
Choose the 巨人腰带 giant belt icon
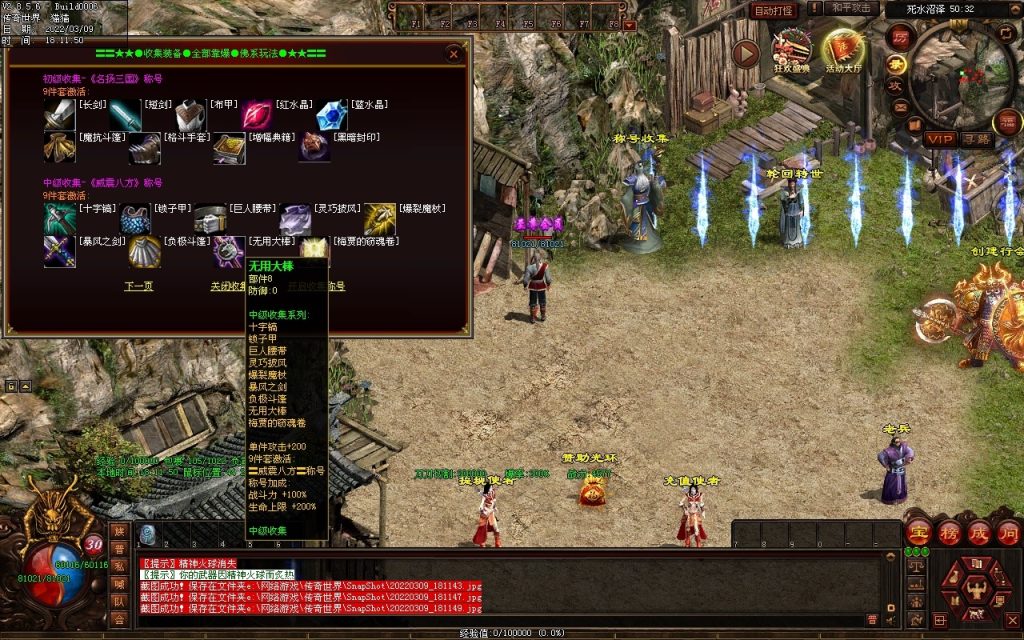[x=211, y=220]
